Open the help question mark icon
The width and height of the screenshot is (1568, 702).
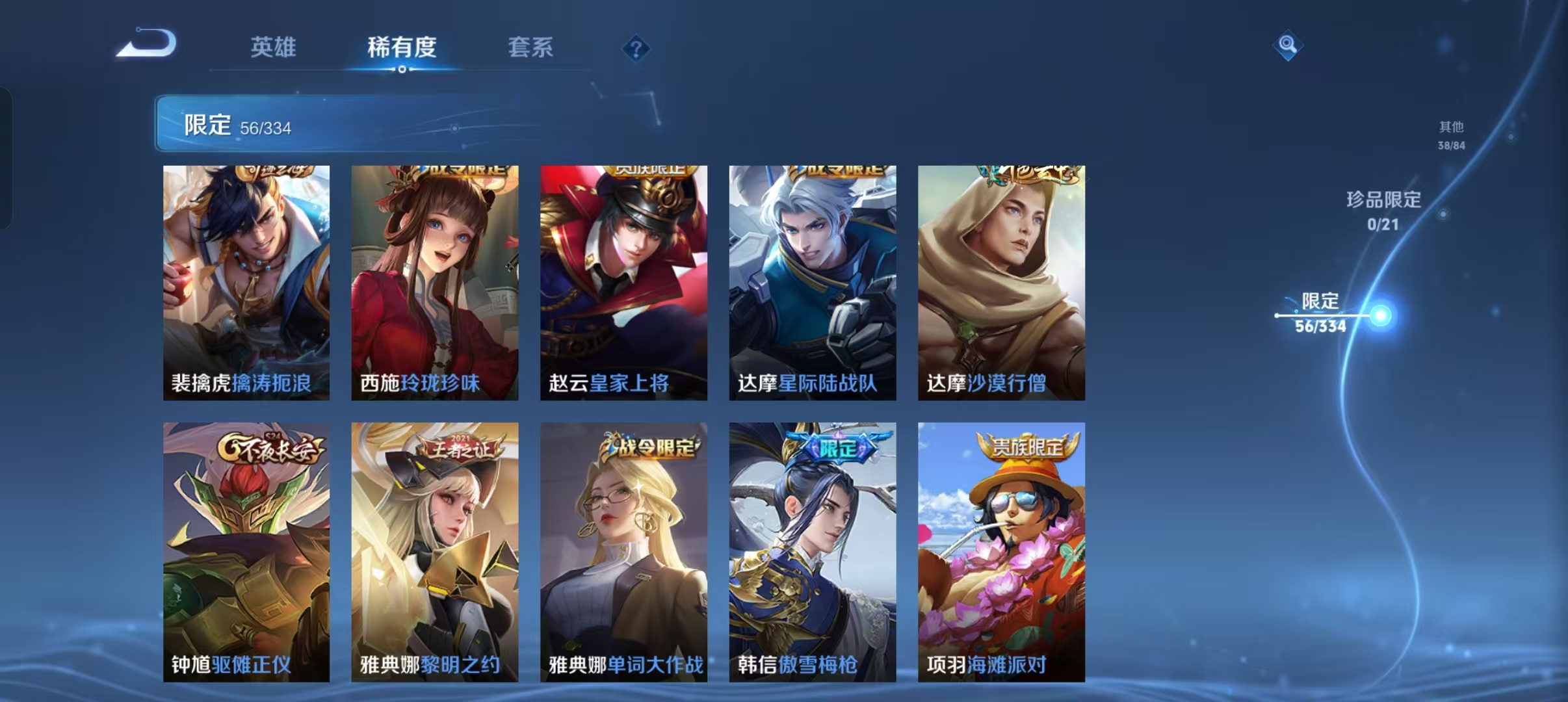[x=635, y=49]
